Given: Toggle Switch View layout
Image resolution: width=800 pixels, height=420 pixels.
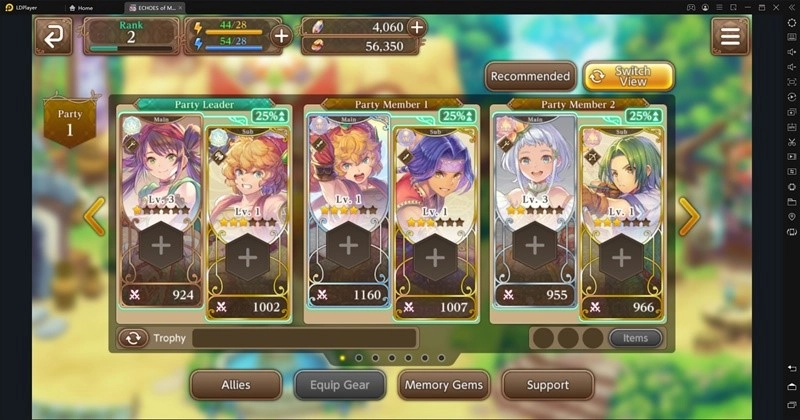Looking at the screenshot, I should coord(629,76).
